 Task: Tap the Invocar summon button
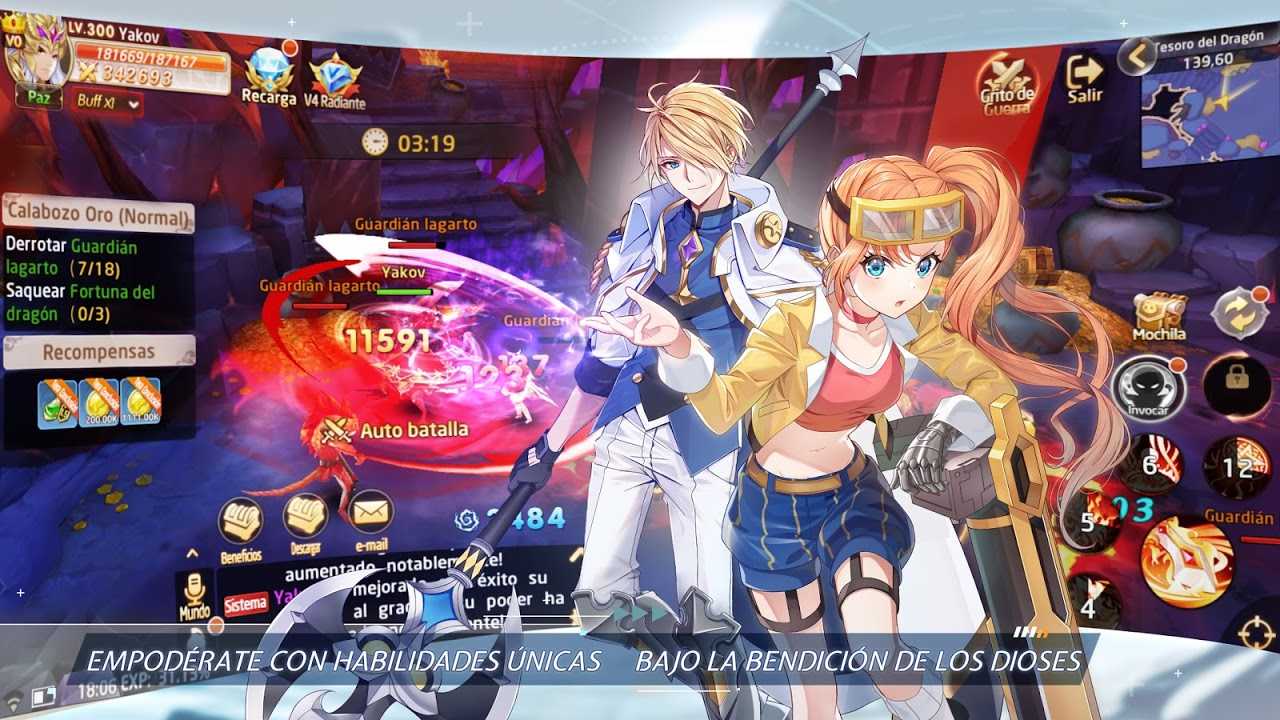click(x=1148, y=387)
